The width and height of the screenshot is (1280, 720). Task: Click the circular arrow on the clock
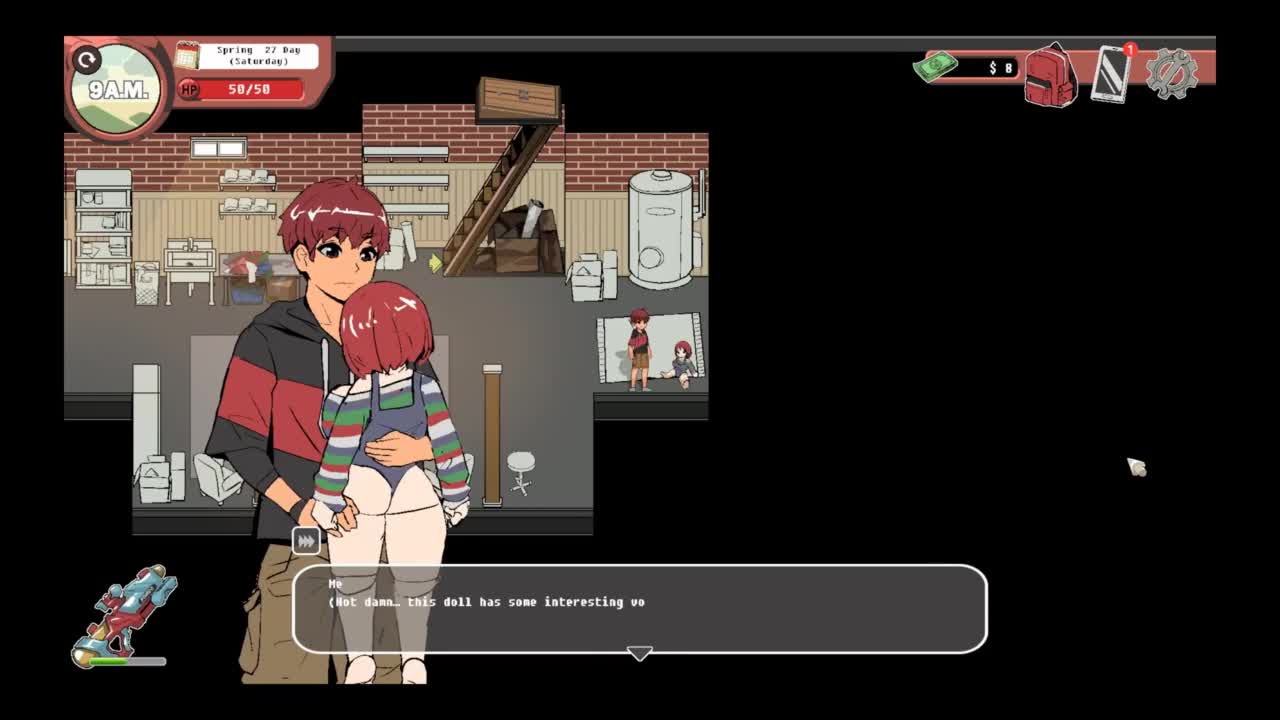coord(87,60)
